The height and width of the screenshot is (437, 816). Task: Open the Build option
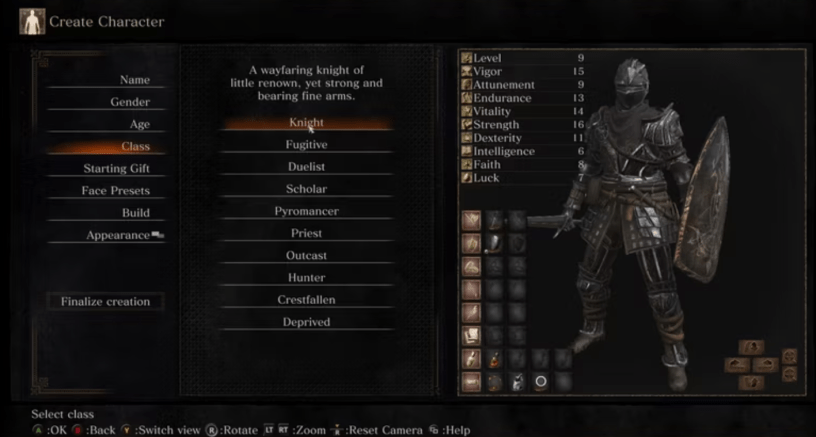point(135,212)
